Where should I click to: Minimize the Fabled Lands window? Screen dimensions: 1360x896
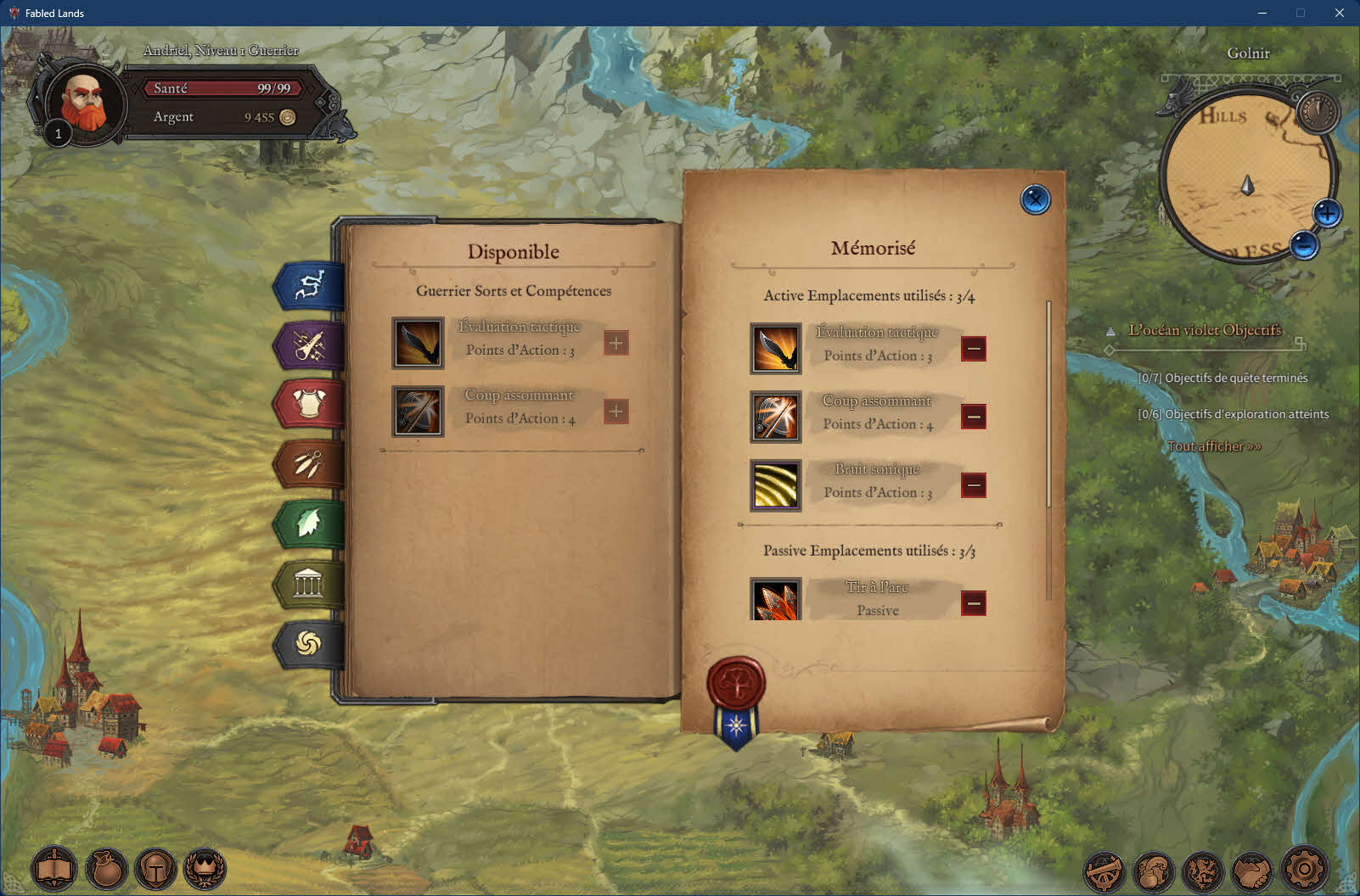pyautogui.click(x=1262, y=13)
